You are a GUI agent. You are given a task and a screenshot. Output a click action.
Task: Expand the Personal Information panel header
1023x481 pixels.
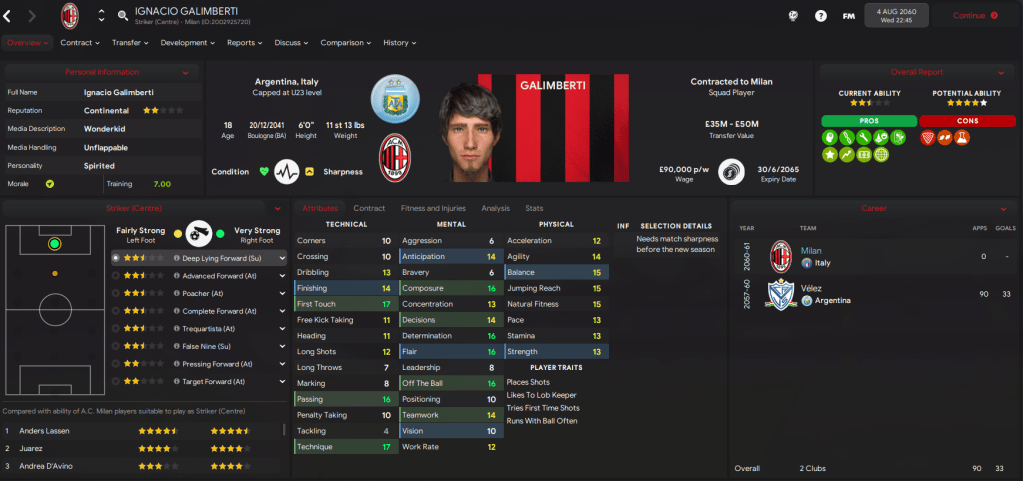click(x=102, y=72)
